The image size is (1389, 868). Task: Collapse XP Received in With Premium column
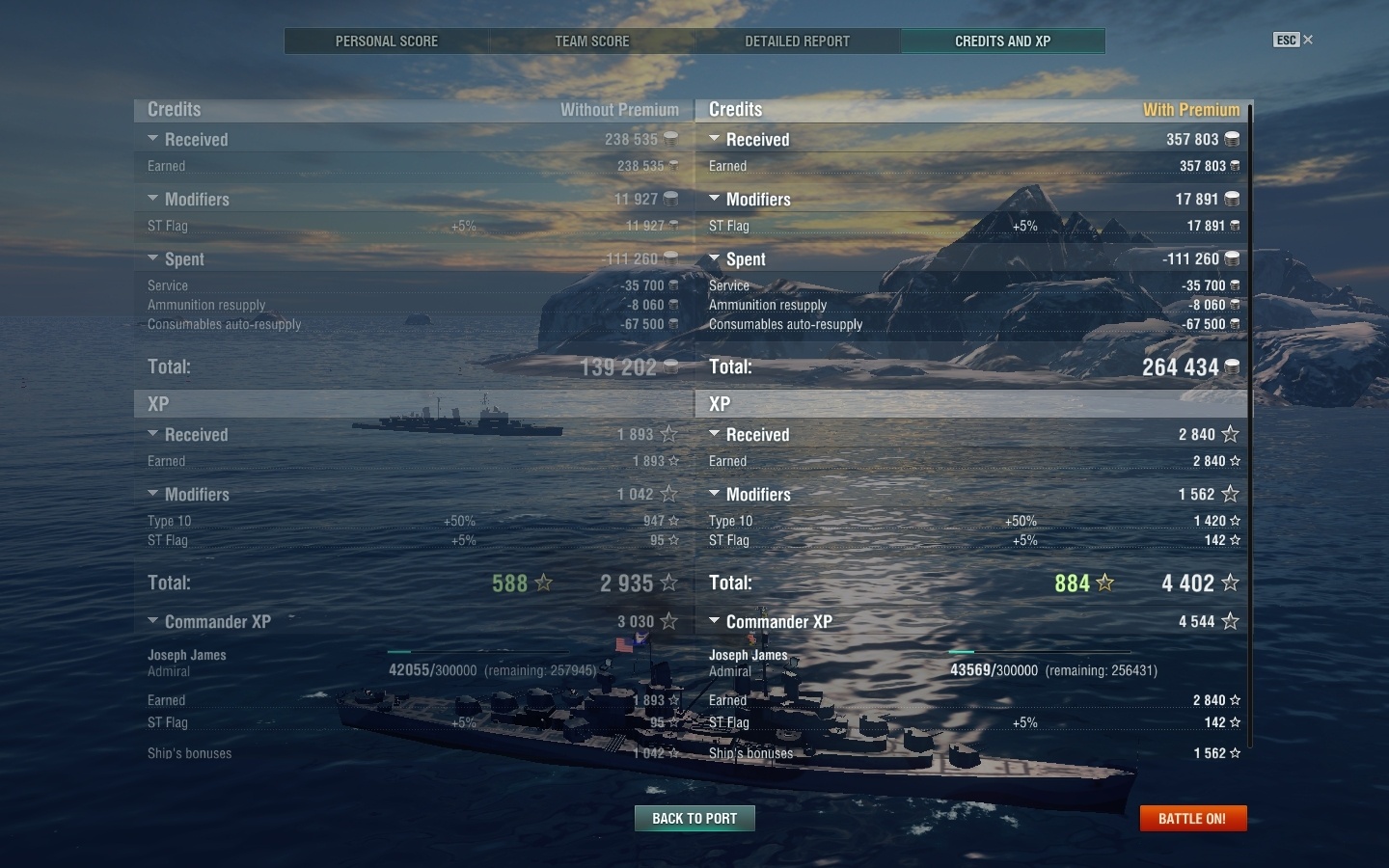pyautogui.click(x=715, y=434)
